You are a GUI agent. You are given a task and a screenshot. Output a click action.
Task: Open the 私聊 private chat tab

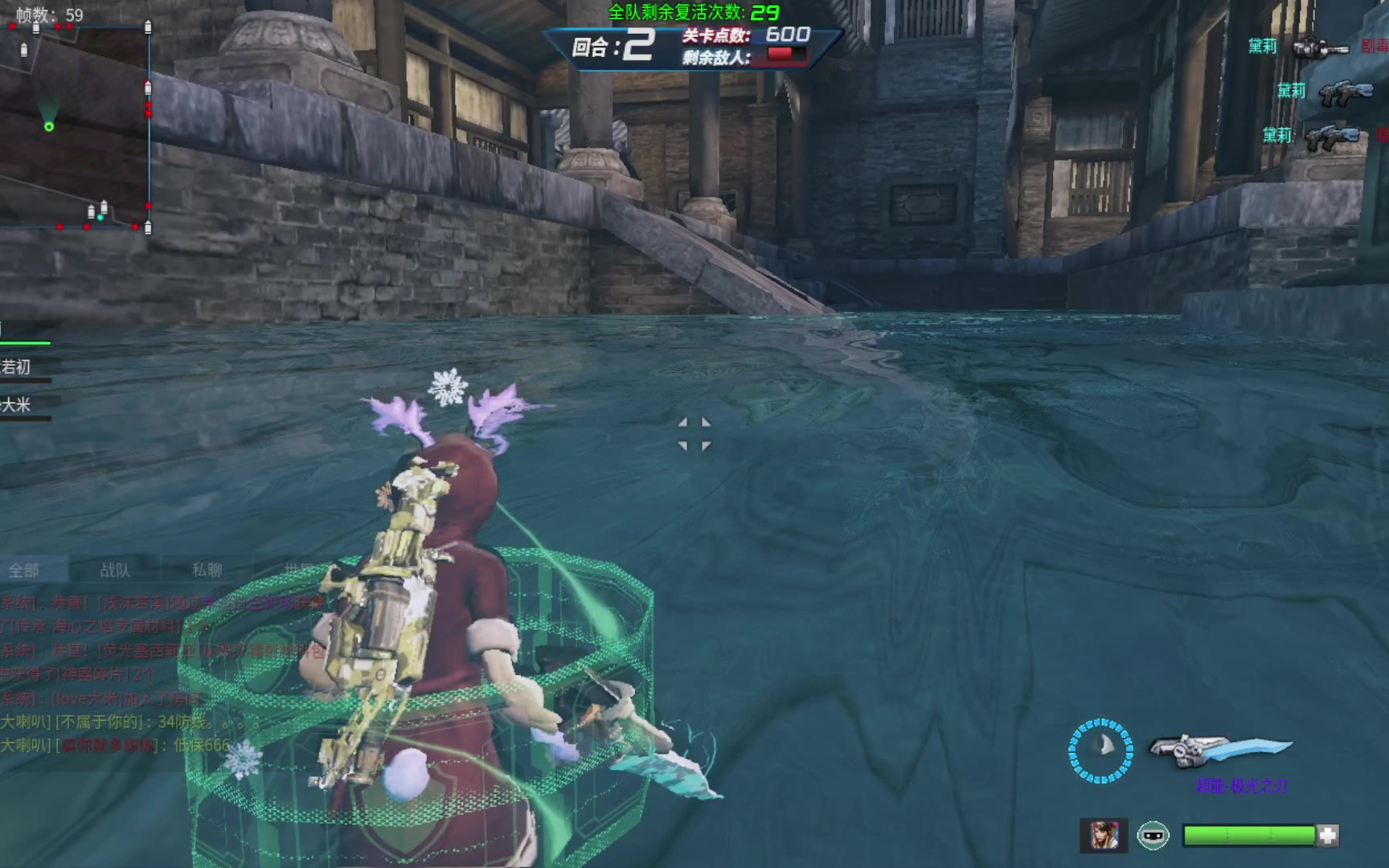click(207, 570)
